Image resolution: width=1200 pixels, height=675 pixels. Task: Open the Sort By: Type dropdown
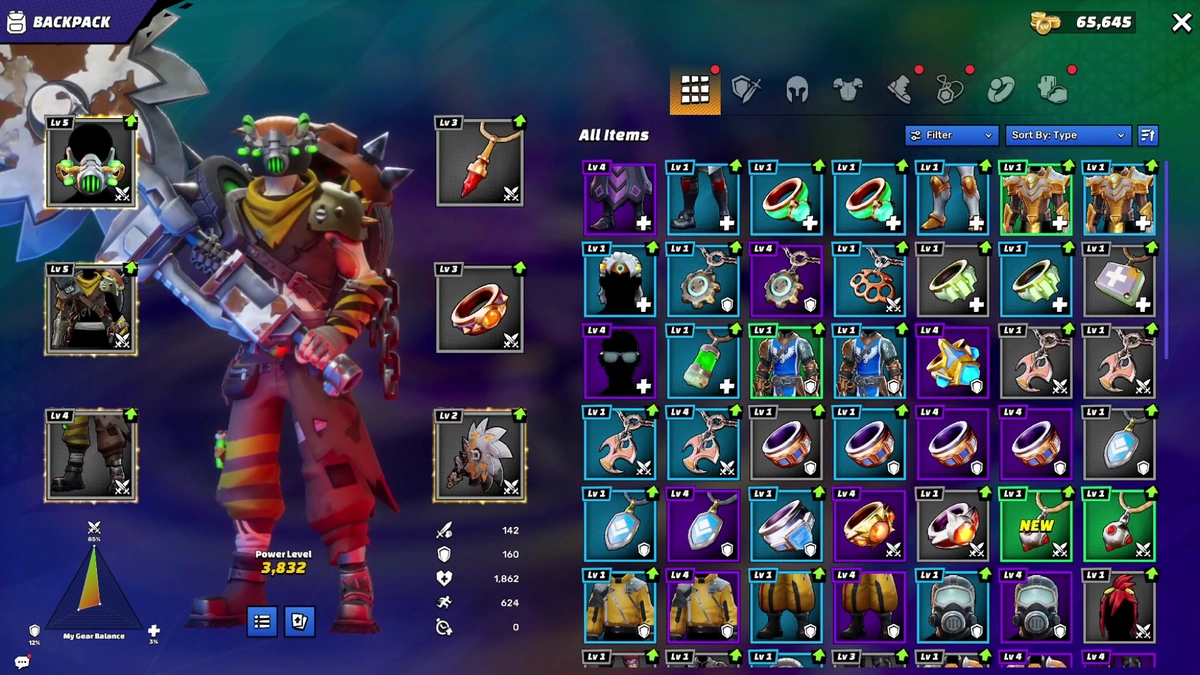(x=1068, y=135)
